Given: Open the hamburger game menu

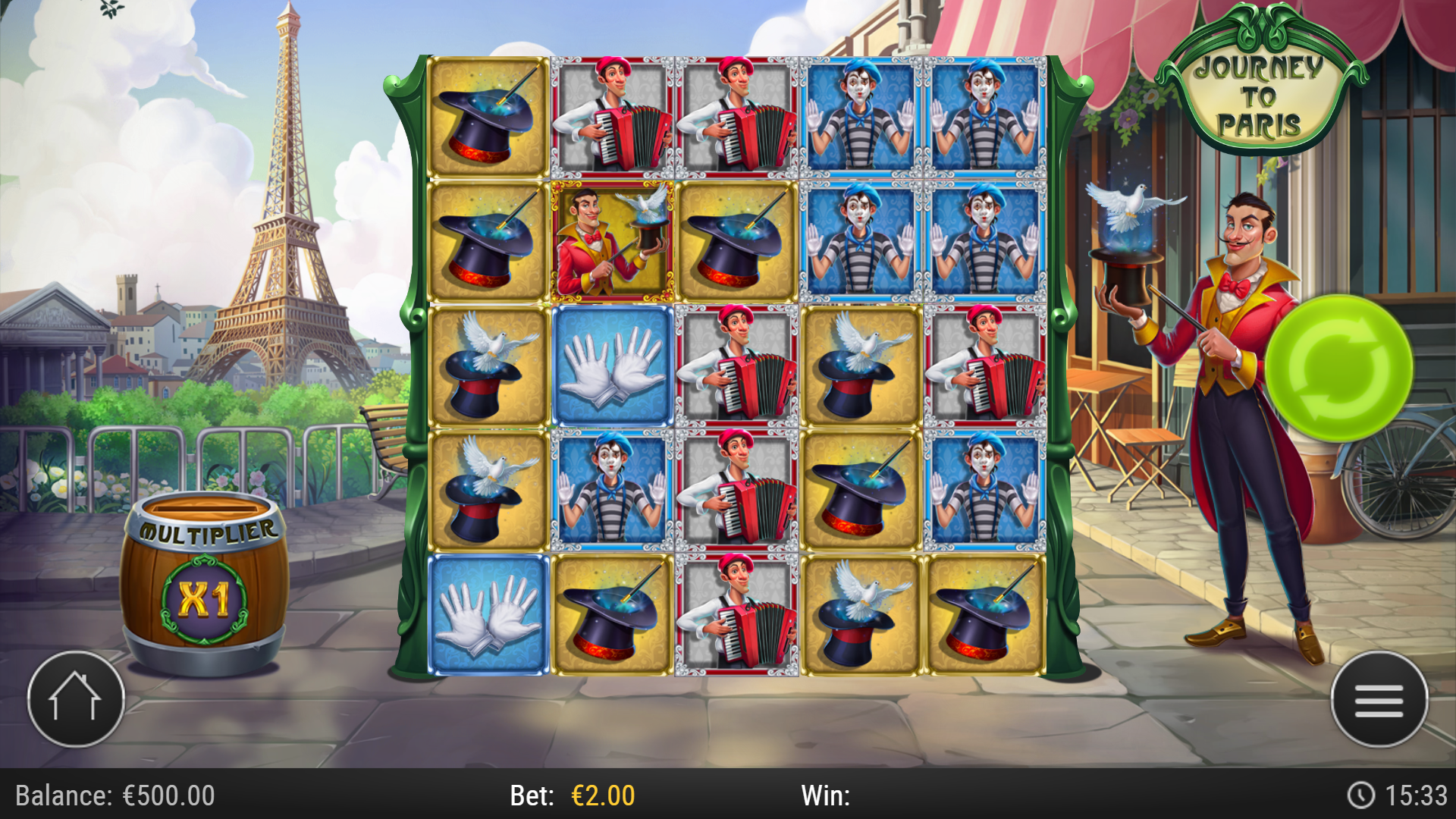Looking at the screenshot, I should click(1382, 700).
